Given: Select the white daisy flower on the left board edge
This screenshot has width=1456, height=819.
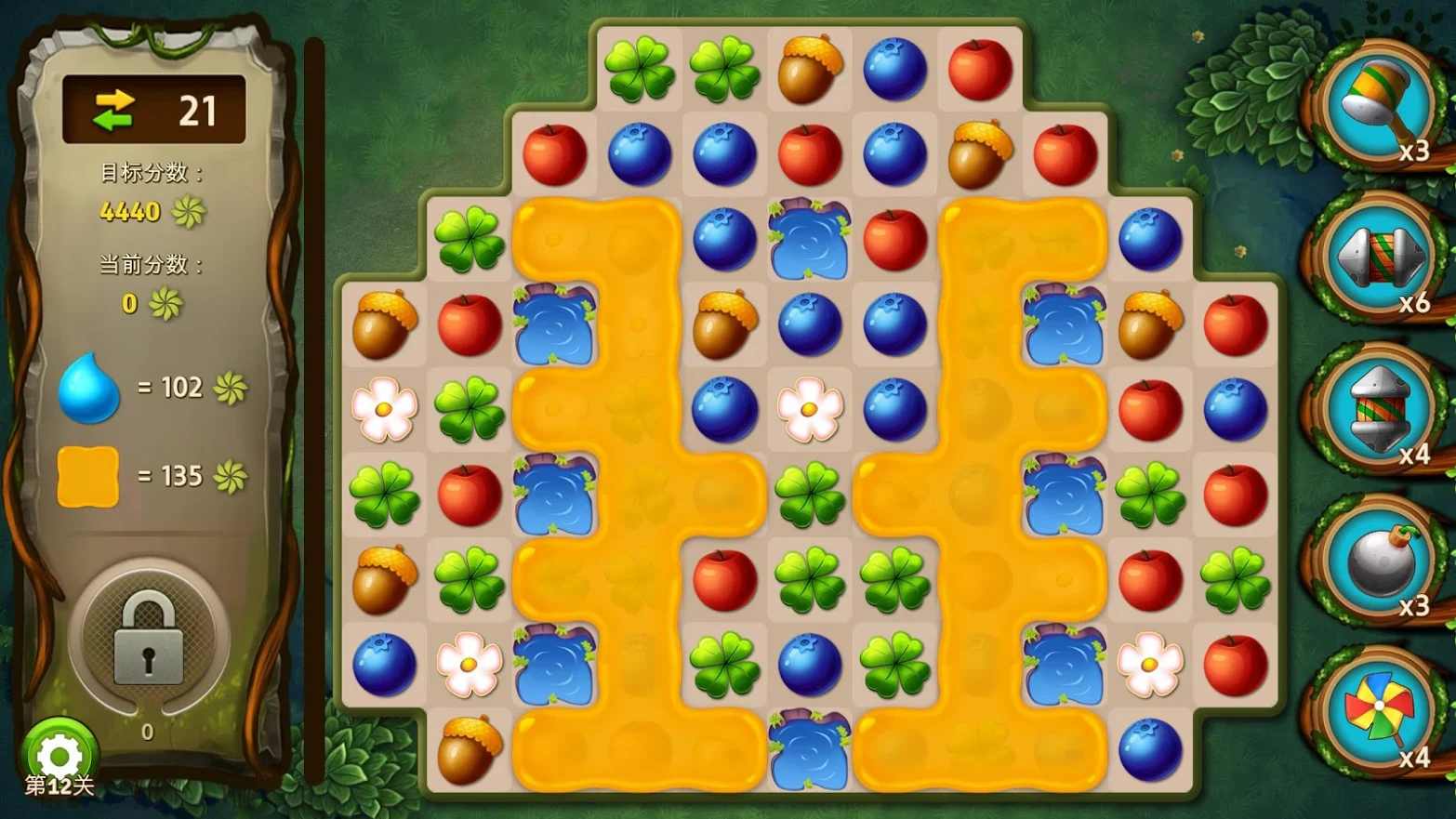Looking at the screenshot, I should click(384, 407).
